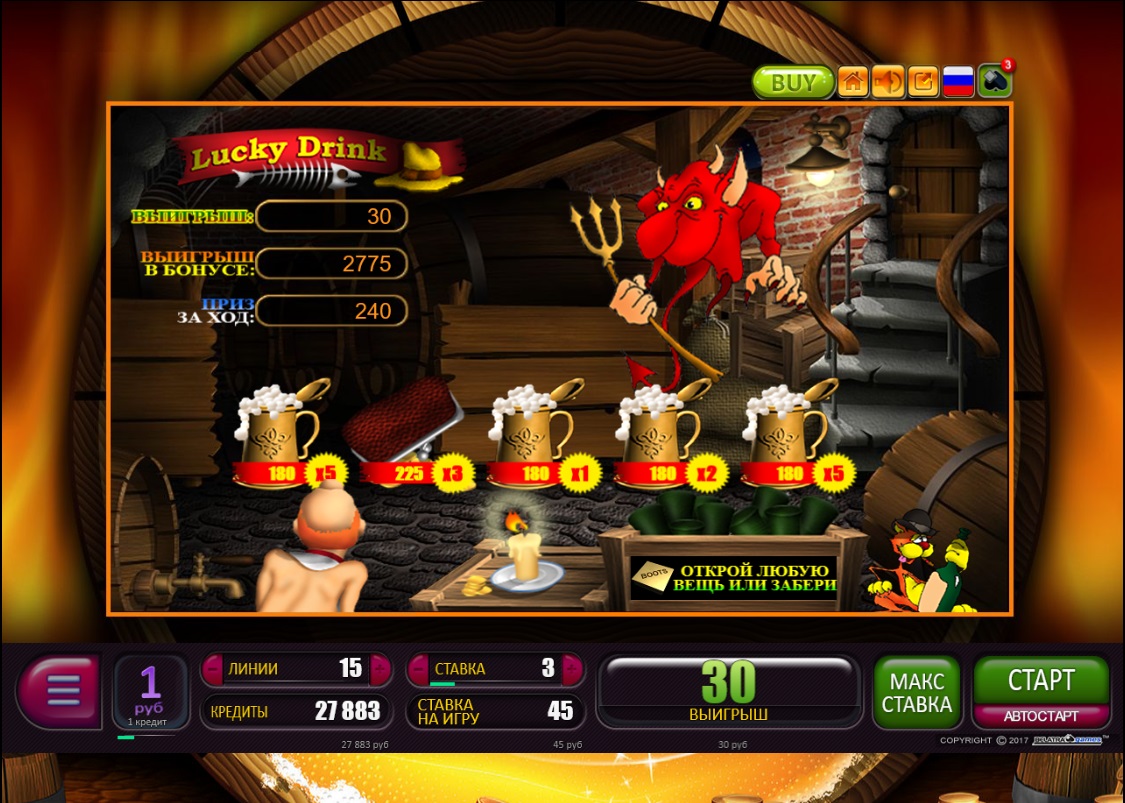Open the spade icon with 3 notifications
This screenshot has width=1125, height=803.
click(994, 82)
